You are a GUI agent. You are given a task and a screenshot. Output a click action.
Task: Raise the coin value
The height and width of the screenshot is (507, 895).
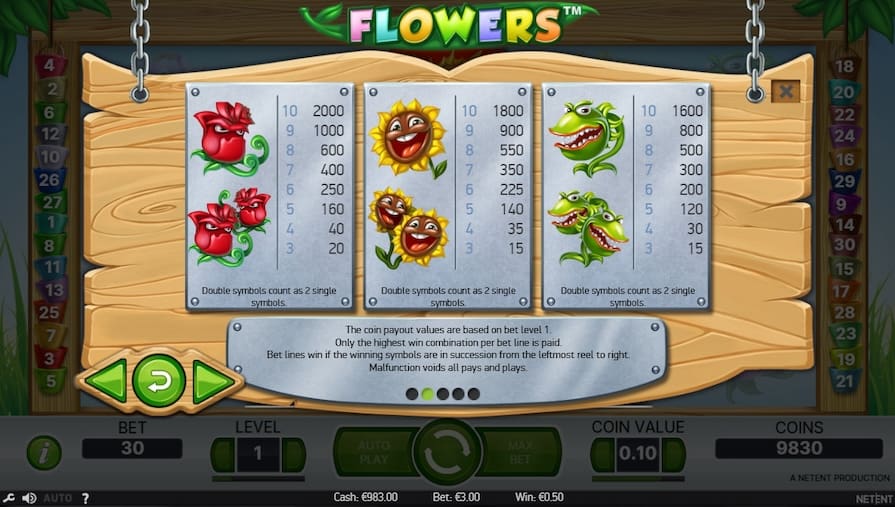click(674, 454)
